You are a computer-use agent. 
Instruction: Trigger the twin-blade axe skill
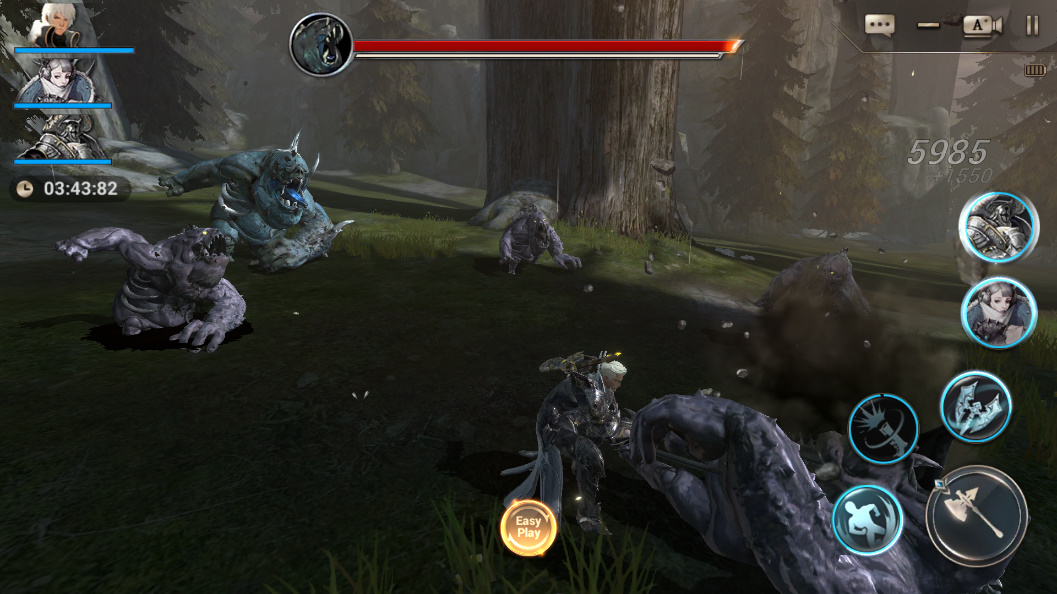(x=975, y=406)
